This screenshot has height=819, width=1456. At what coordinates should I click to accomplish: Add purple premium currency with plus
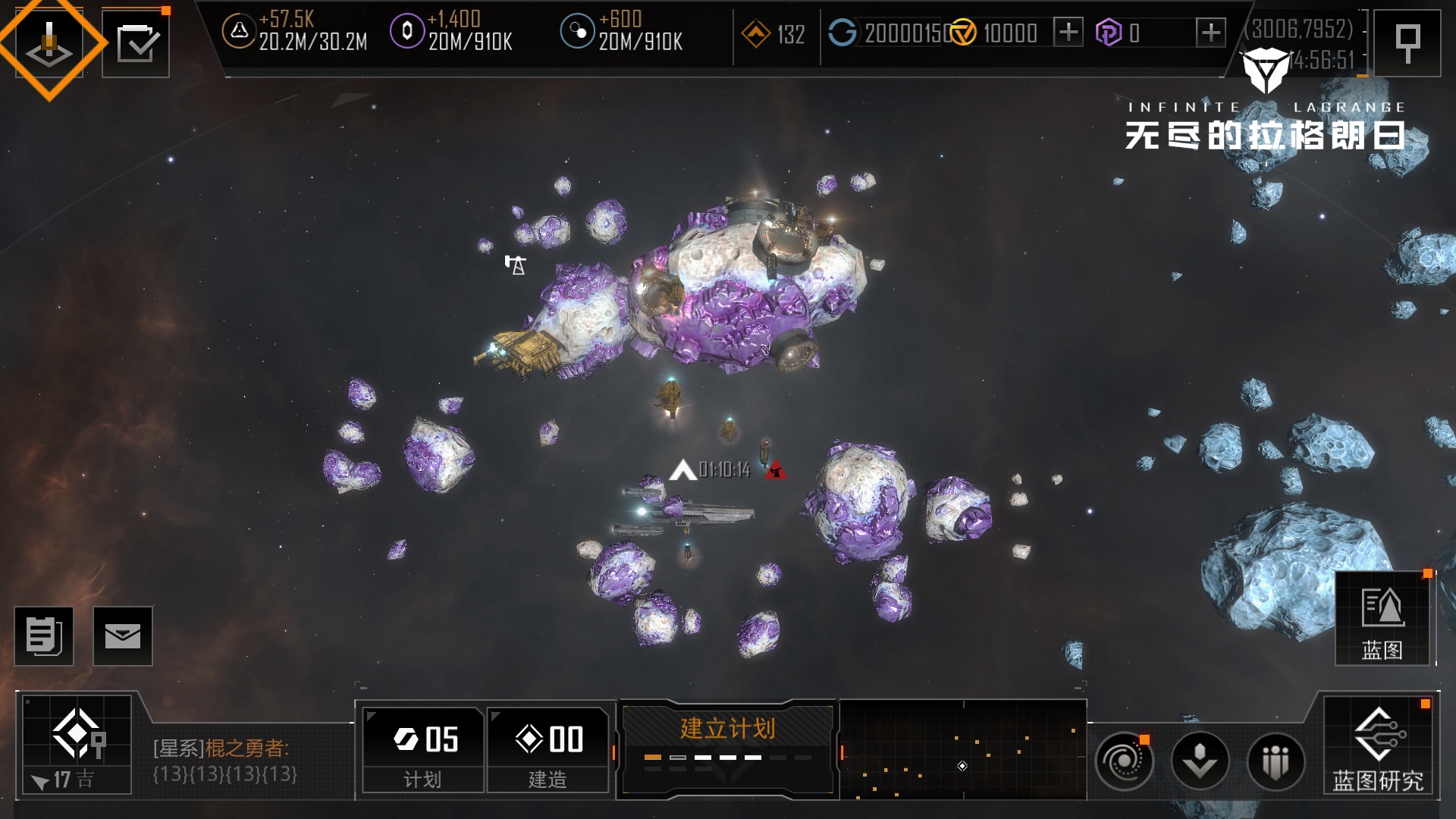1210,33
